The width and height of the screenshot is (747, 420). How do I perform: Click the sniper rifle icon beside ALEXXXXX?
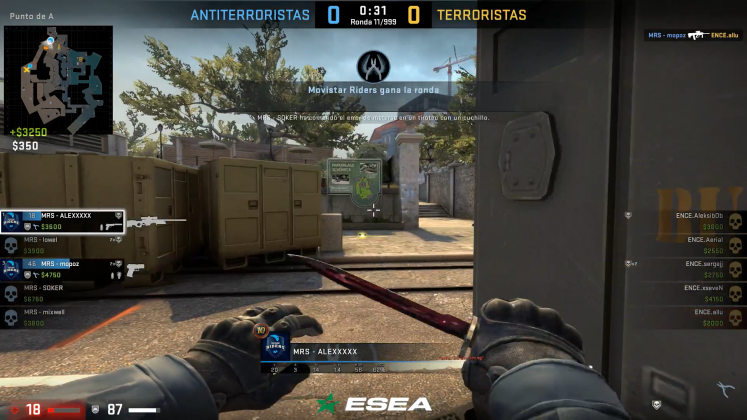tap(157, 221)
